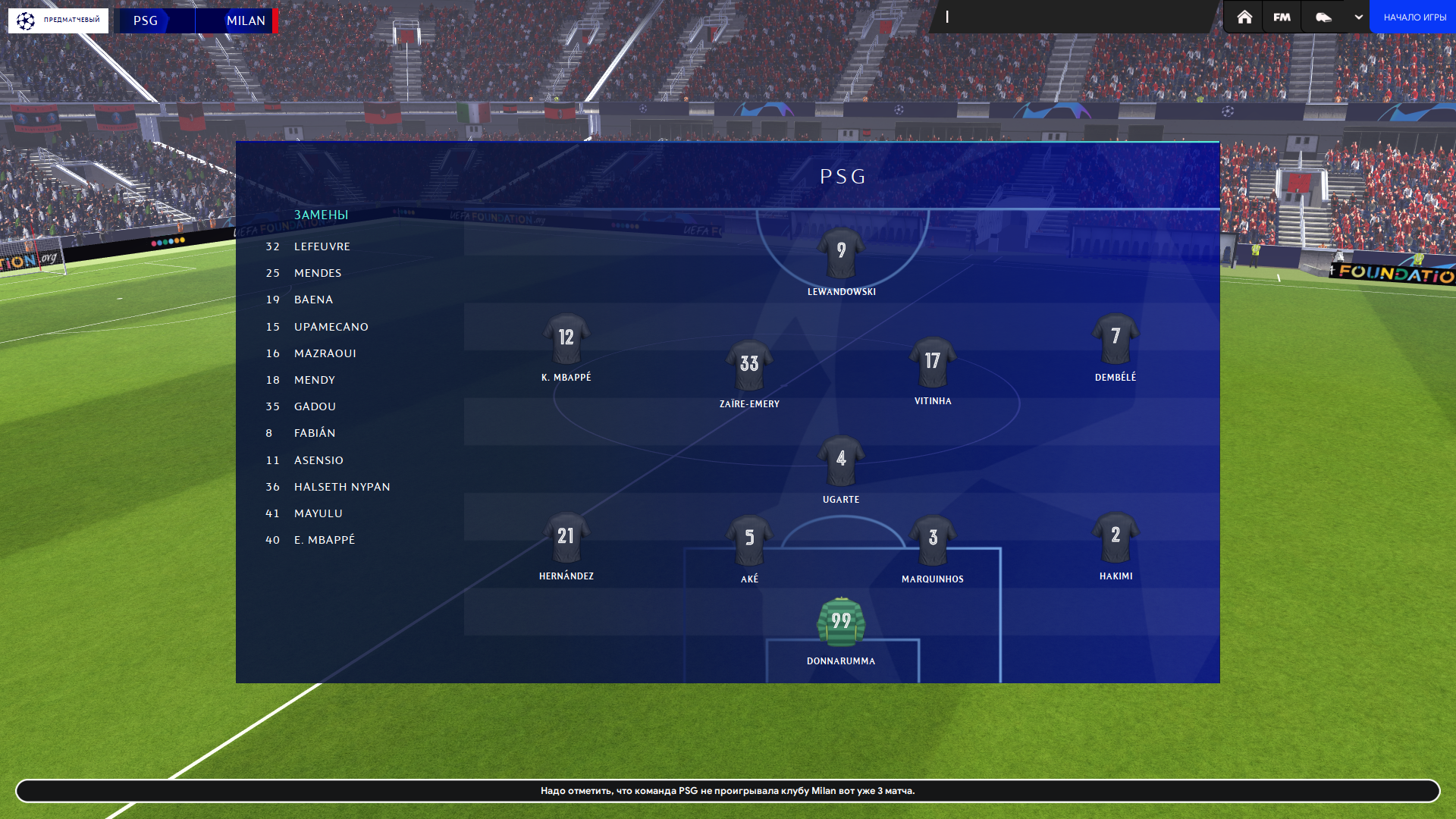Start the match with НАЧАЛО ИГРЫ button
The width and height of the screenshot is (1456, 819).
(x=1414, y=17)
